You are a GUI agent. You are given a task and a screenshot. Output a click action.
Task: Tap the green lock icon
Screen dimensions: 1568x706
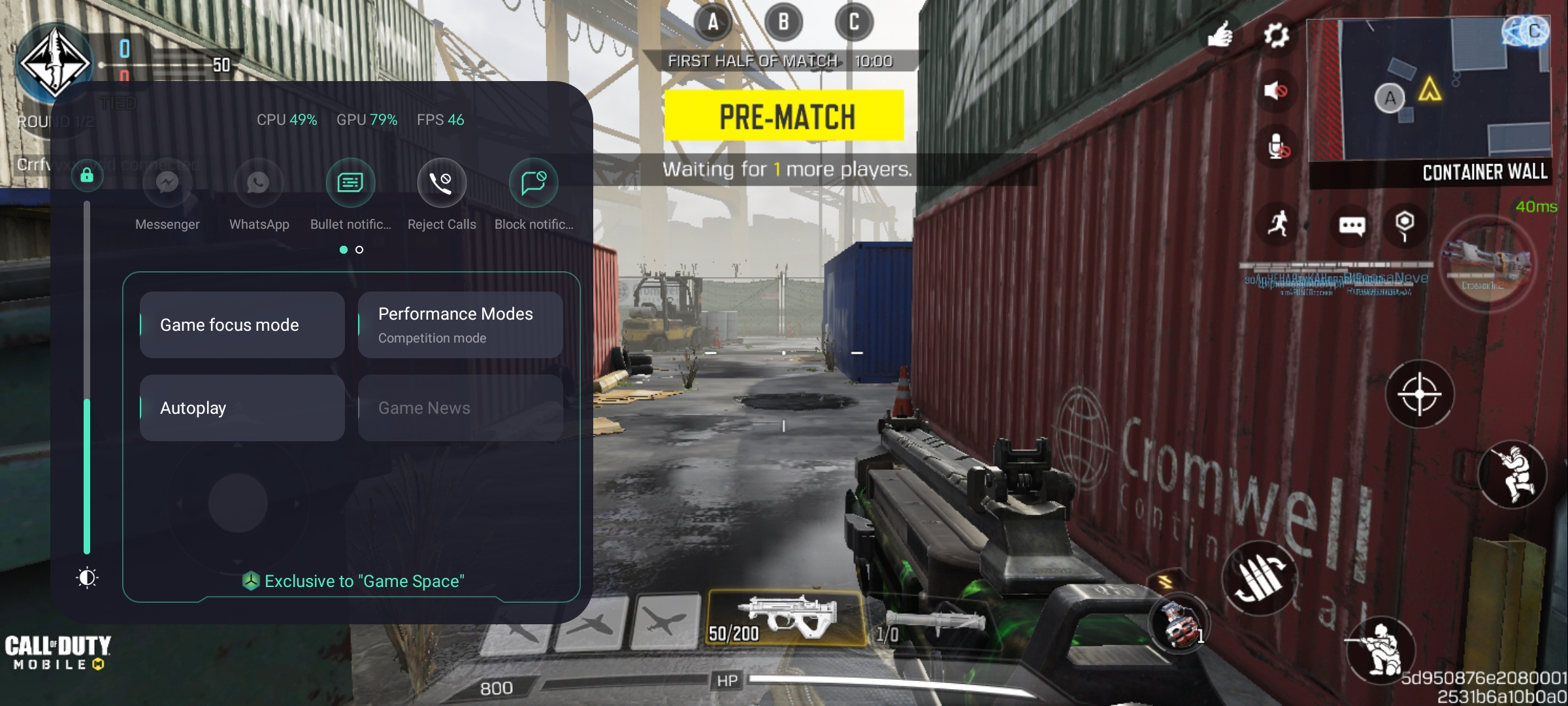pyautogui.click(x=87, y=175)
